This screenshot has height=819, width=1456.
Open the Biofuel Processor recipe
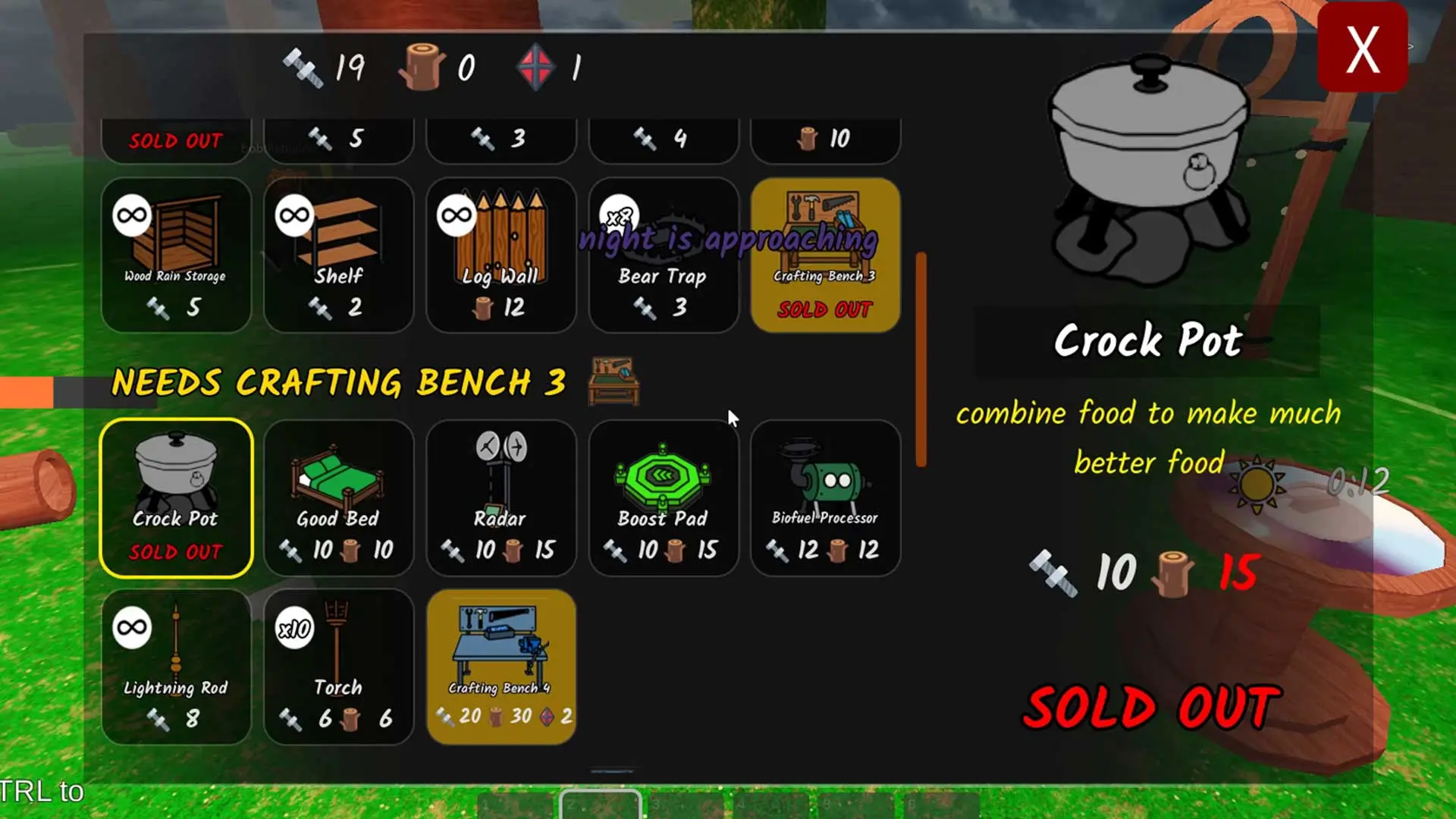[x=825, y=497]
